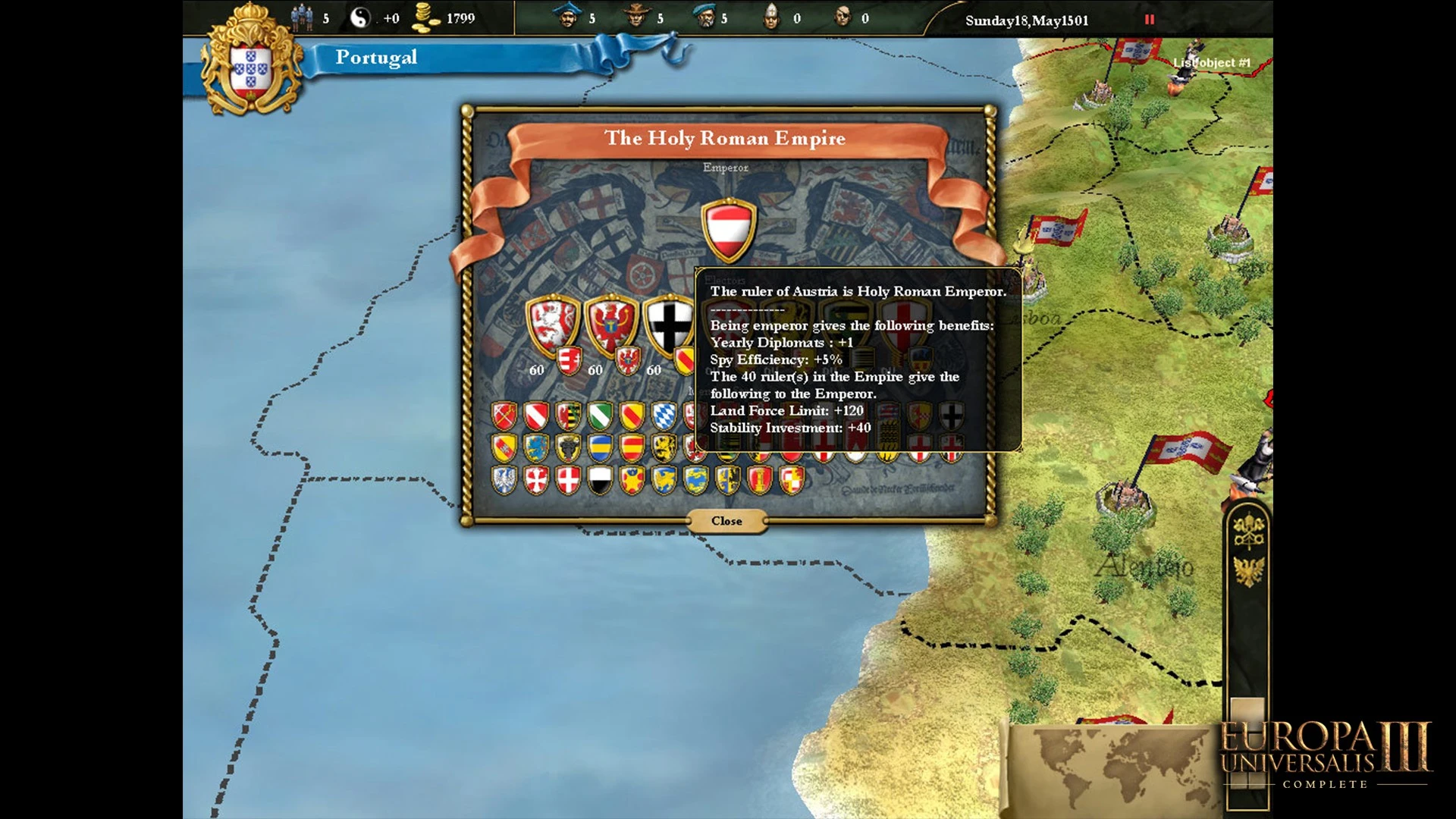1456x819 pixels.
Task: Select the Brandenburg elector shield with red eagle
Action: pyautogui.click(x=611, y=325)
